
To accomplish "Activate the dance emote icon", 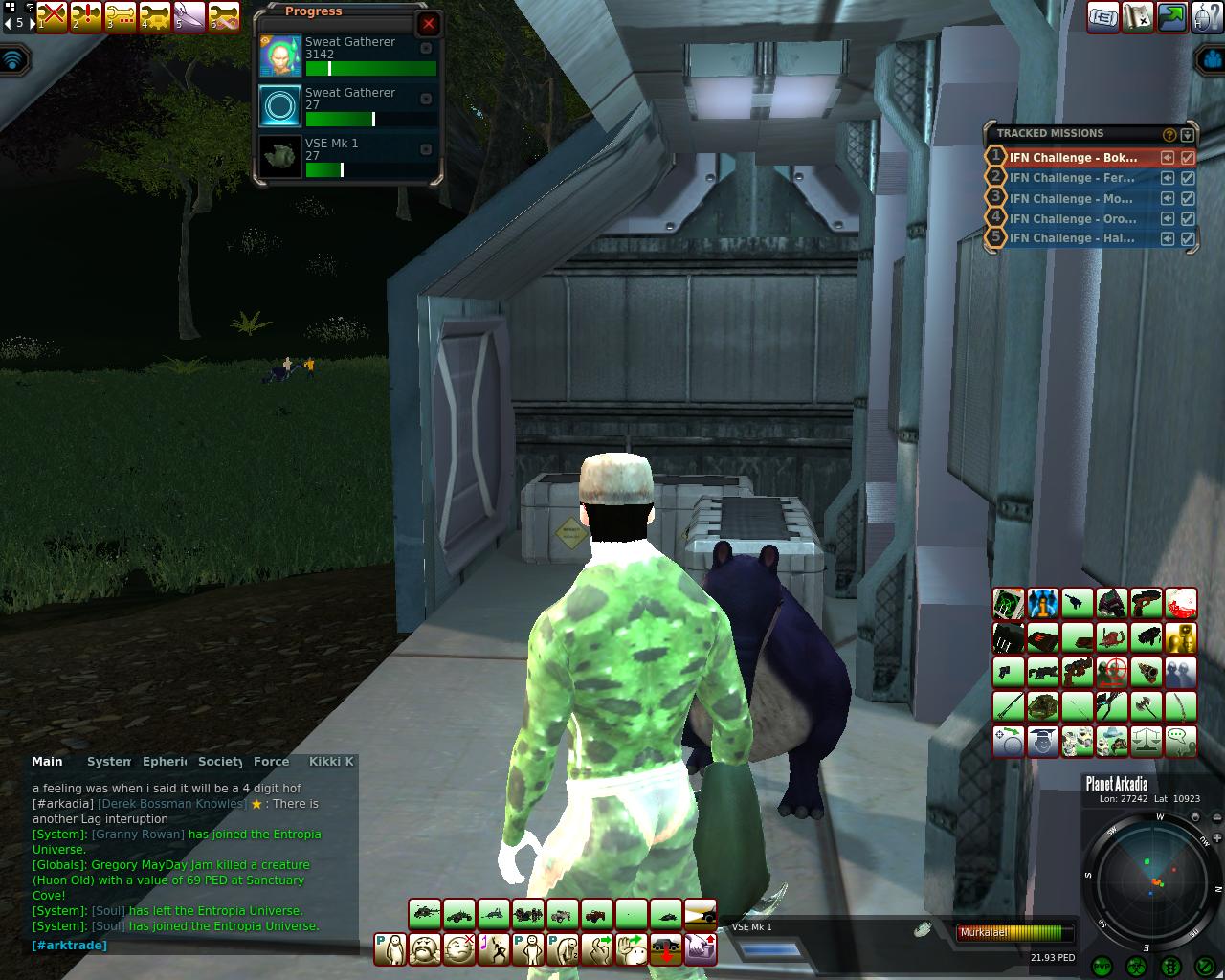I will pos(494,949).
